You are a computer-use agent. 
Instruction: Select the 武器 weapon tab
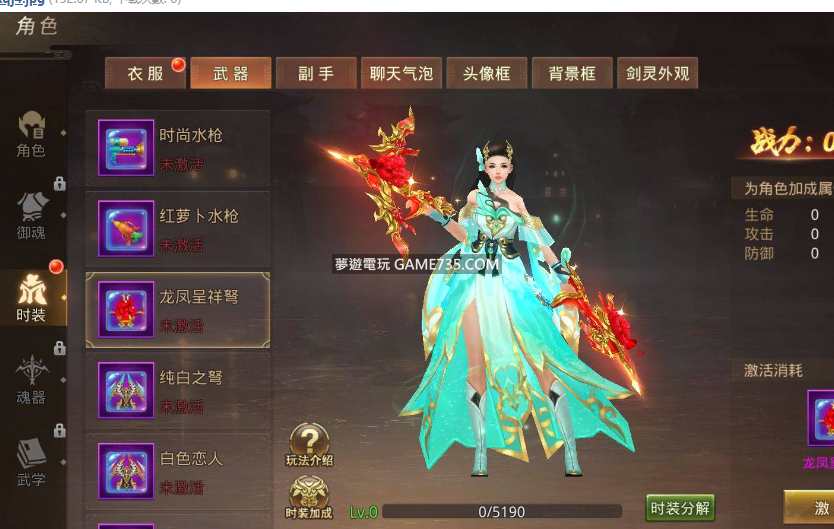(231, 73)
